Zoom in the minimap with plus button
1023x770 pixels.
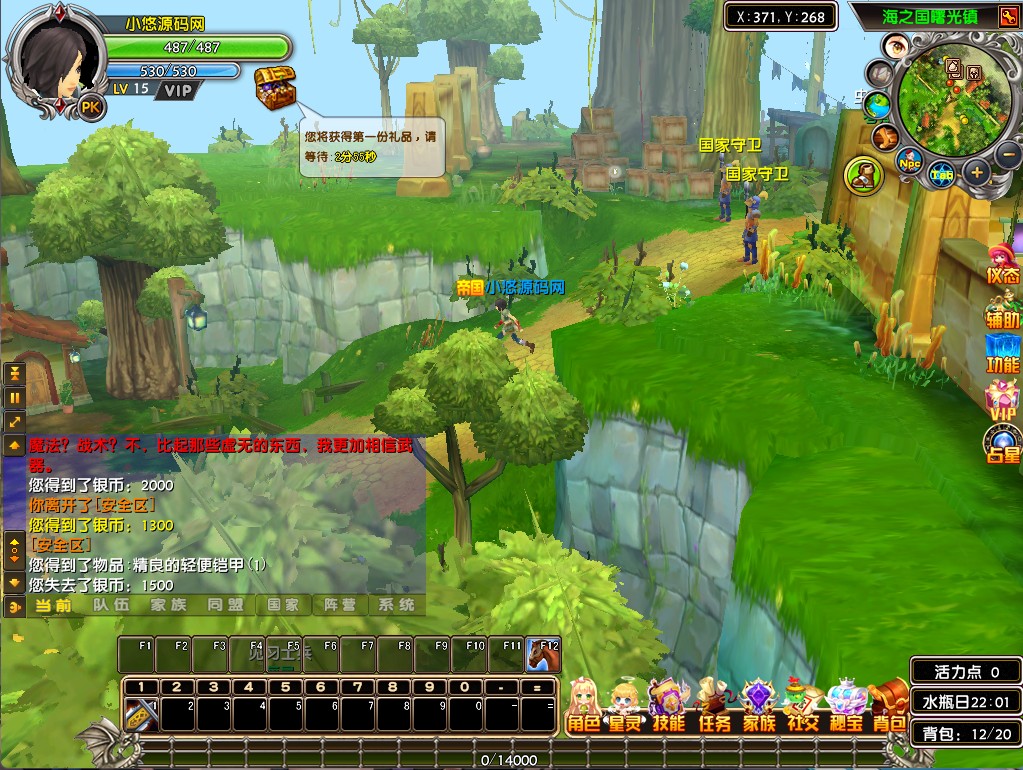pyautogui.click(x=977, y=172)
